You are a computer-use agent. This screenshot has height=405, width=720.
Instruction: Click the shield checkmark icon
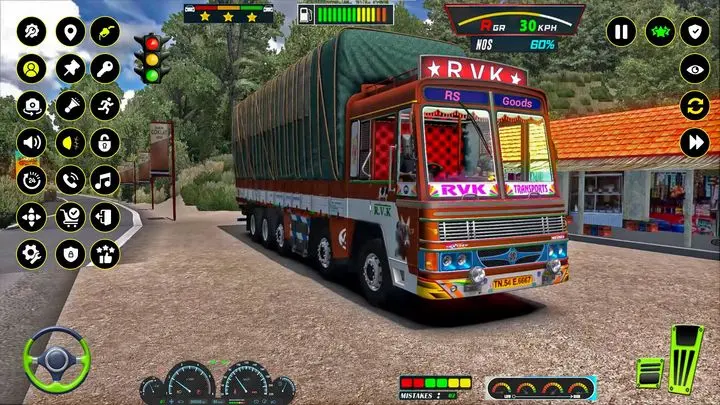pyautogui.click(x=695, y=31)
